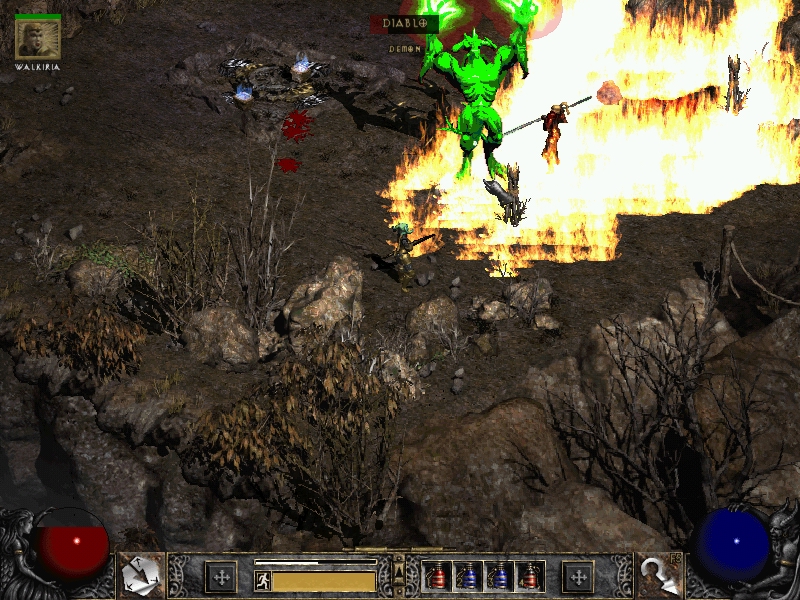Use the red potion in belt slot one

[x=437, y=576]
